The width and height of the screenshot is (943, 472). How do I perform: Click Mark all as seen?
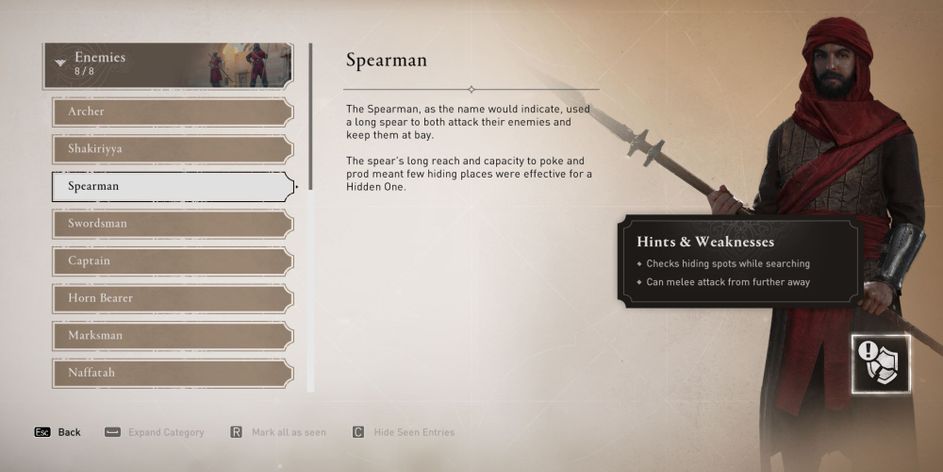(278, 432)
